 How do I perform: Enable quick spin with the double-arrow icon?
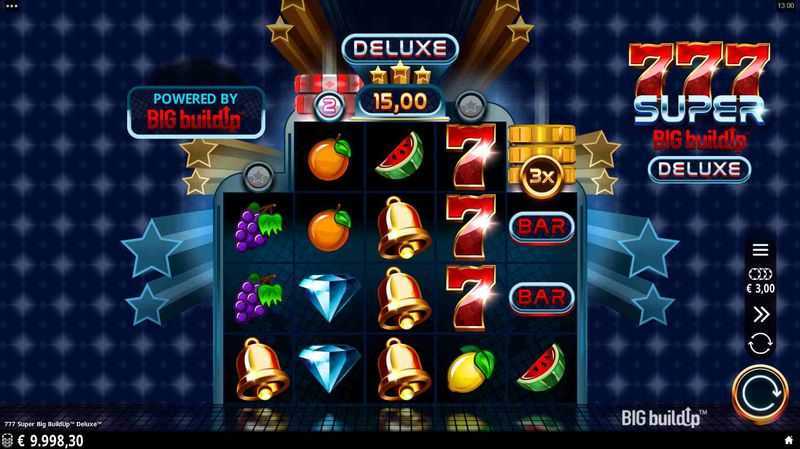(x=760, y=314)
